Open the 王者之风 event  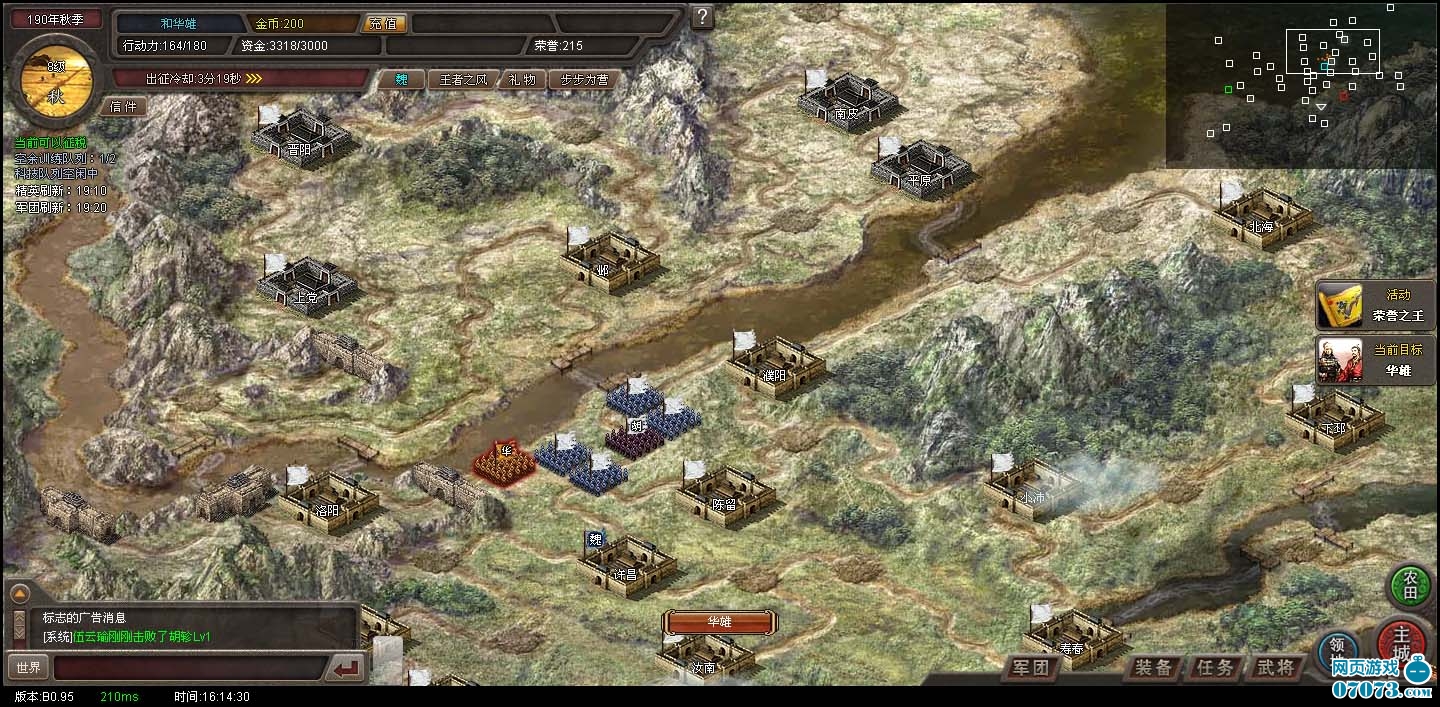click(x=464, y=80)
